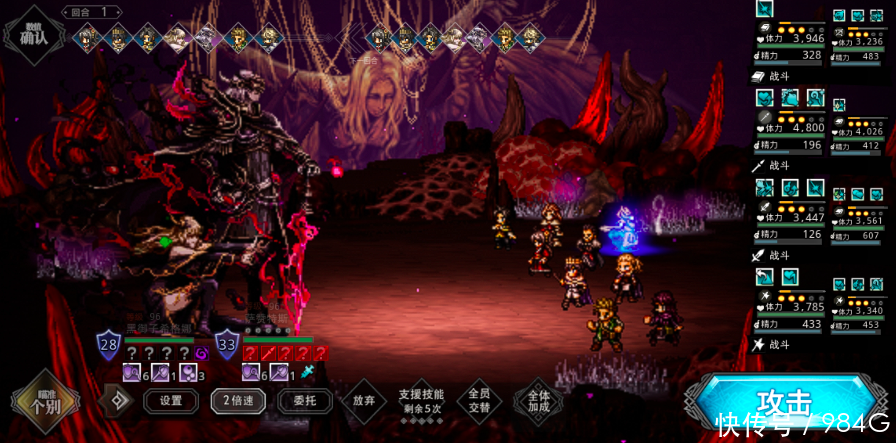Target the enemy with shield 28

pos(108,345)
